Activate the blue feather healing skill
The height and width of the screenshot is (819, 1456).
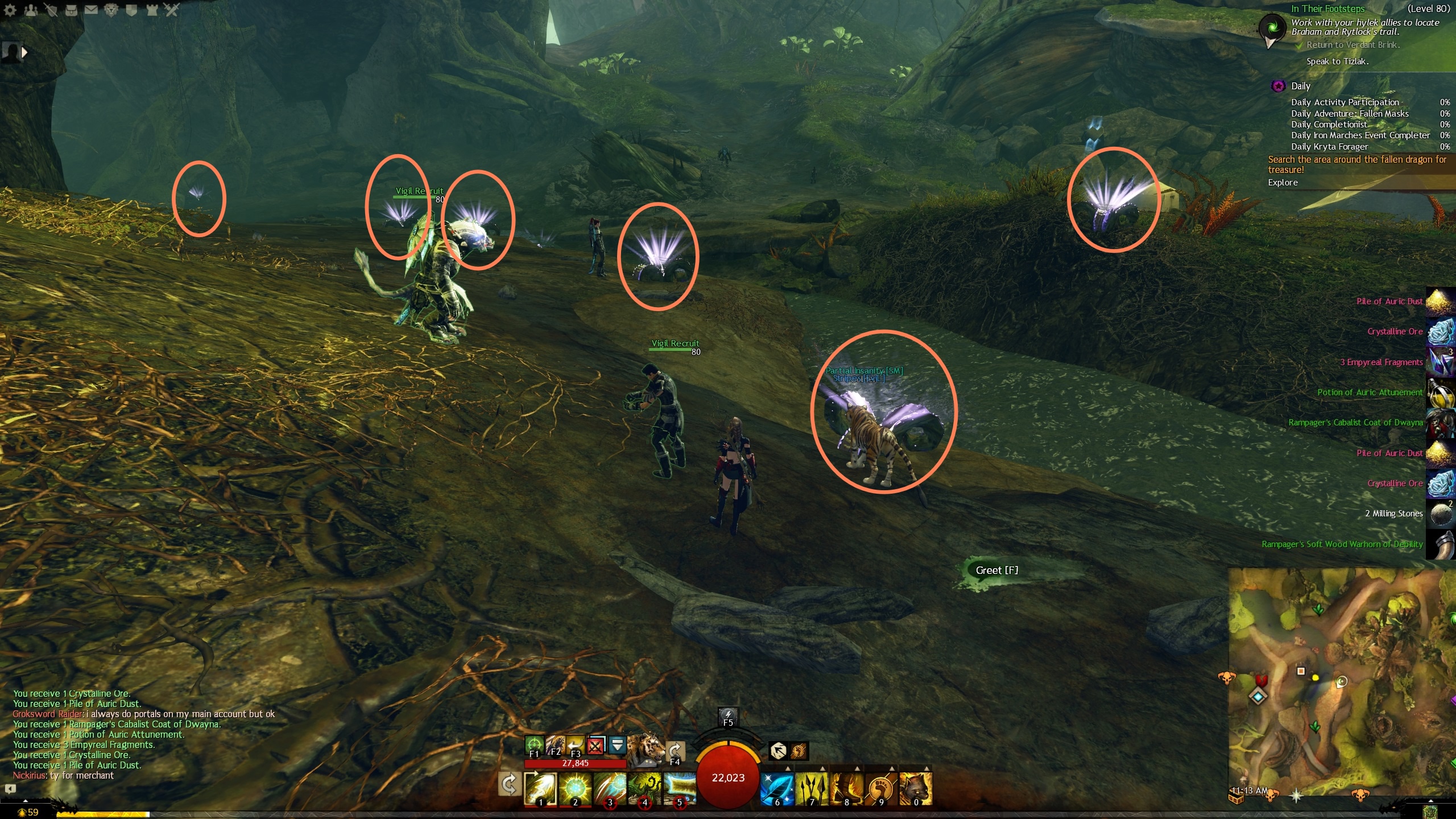777,789
